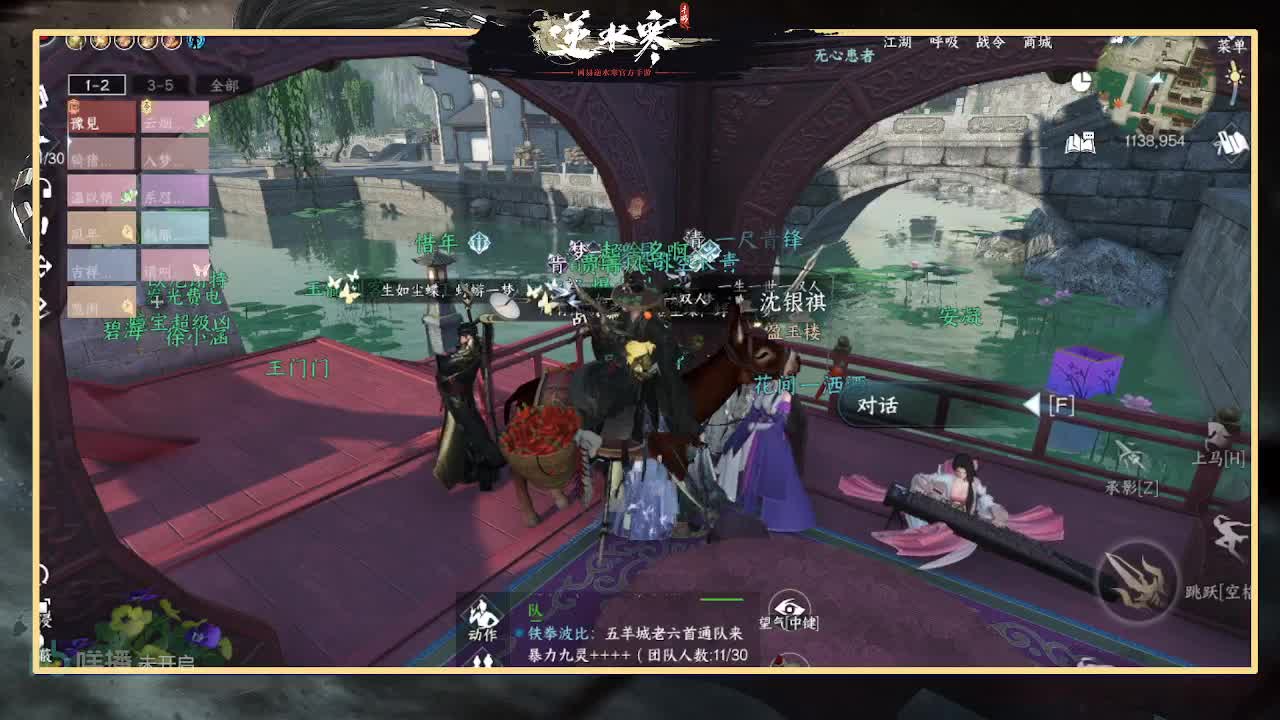This screenshot has height=720, width=1280.
Task: Select teammate 豫见 in the team list
Action: (x=100, y=118)
